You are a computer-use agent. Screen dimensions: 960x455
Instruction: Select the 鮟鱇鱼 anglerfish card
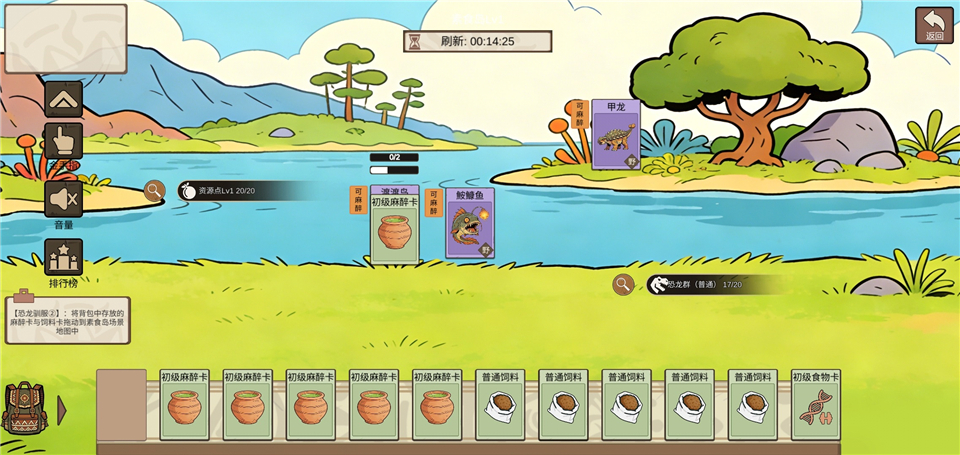click(469, 224)
